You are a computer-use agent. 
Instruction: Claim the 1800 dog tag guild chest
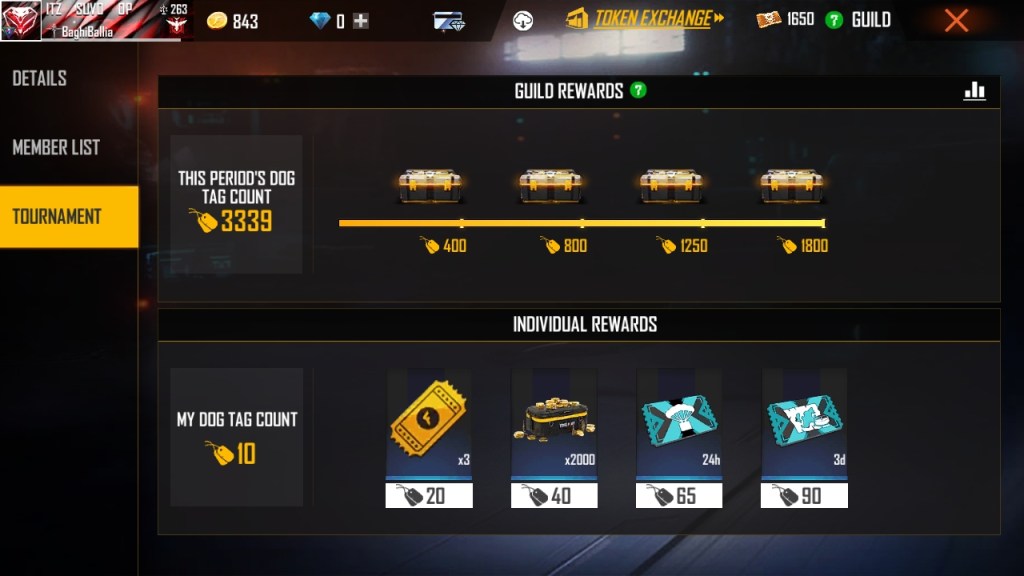[x=792, y=186]
